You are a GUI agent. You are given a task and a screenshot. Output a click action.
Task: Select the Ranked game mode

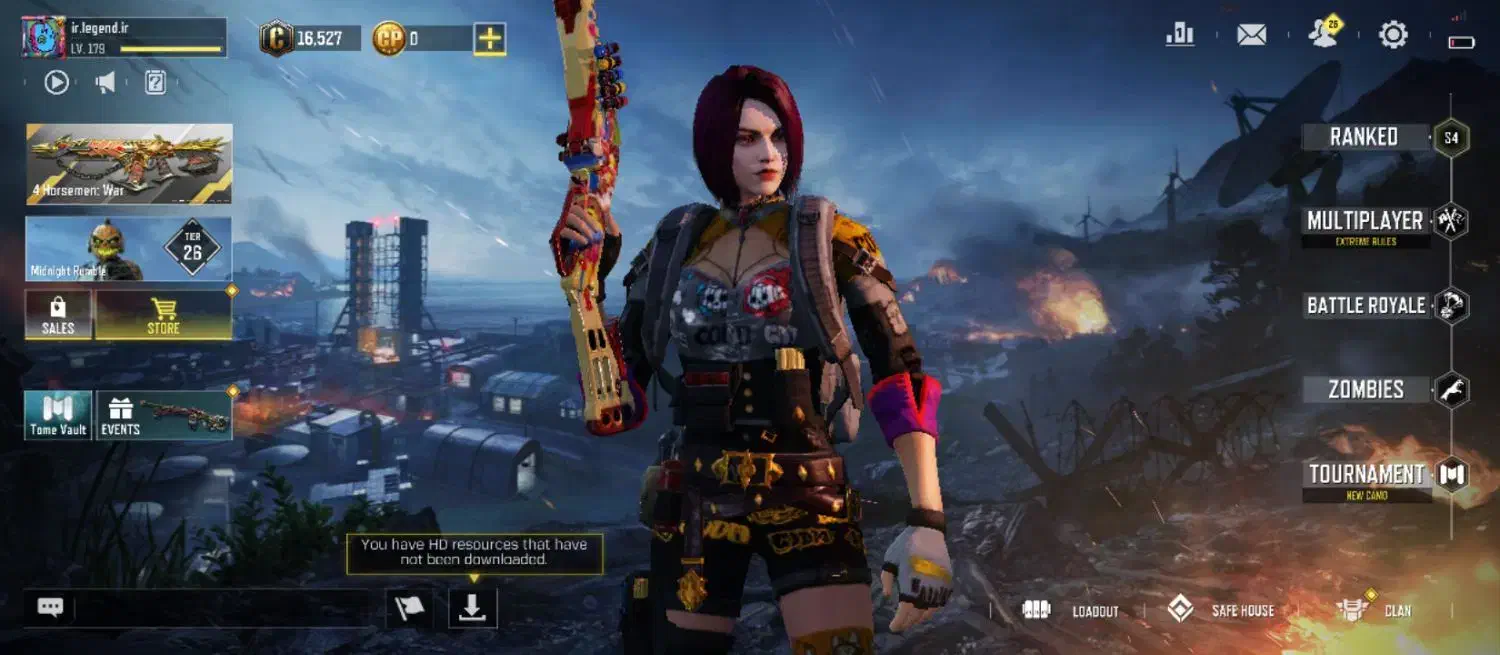pyautogui.click(x=1364, y=137)
